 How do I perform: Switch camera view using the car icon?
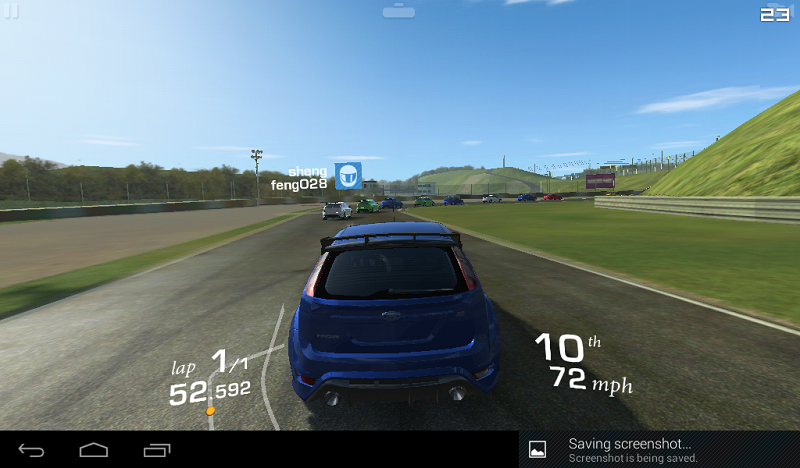tap(398, 11)
